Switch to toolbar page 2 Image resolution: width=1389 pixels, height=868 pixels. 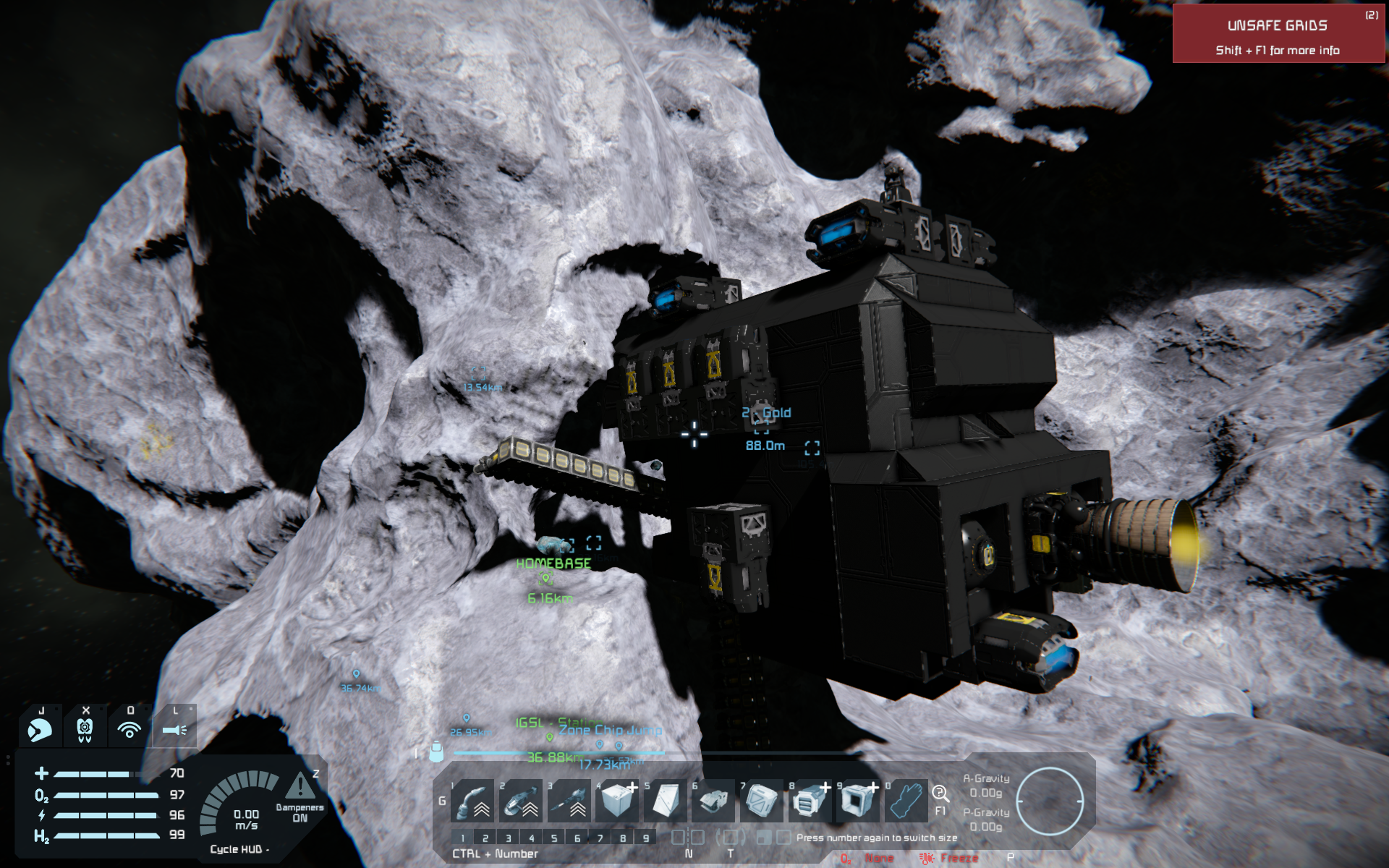(x=485, y=838)
